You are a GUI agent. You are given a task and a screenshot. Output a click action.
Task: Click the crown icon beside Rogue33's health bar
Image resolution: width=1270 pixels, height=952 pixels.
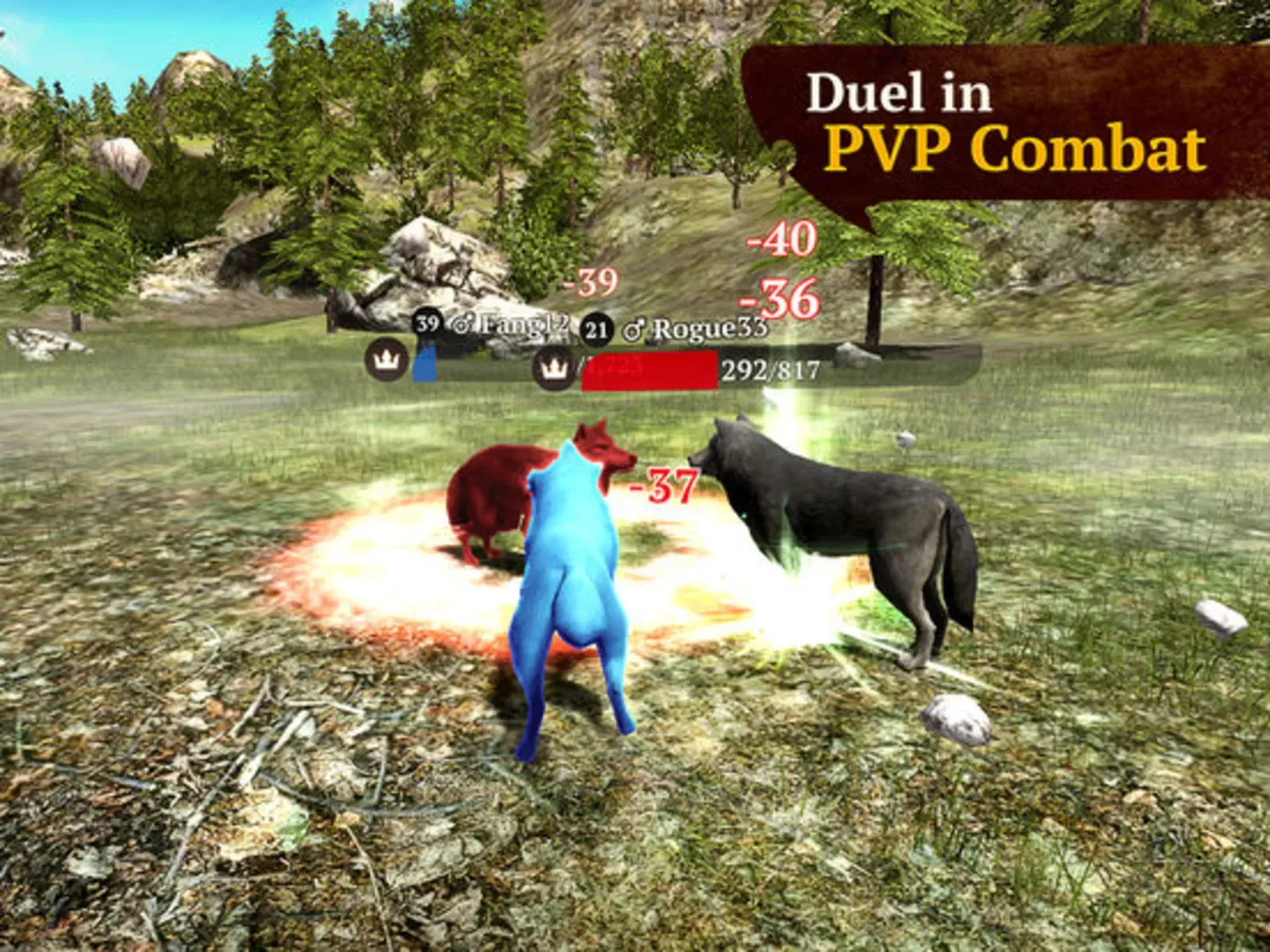[554, 369]
